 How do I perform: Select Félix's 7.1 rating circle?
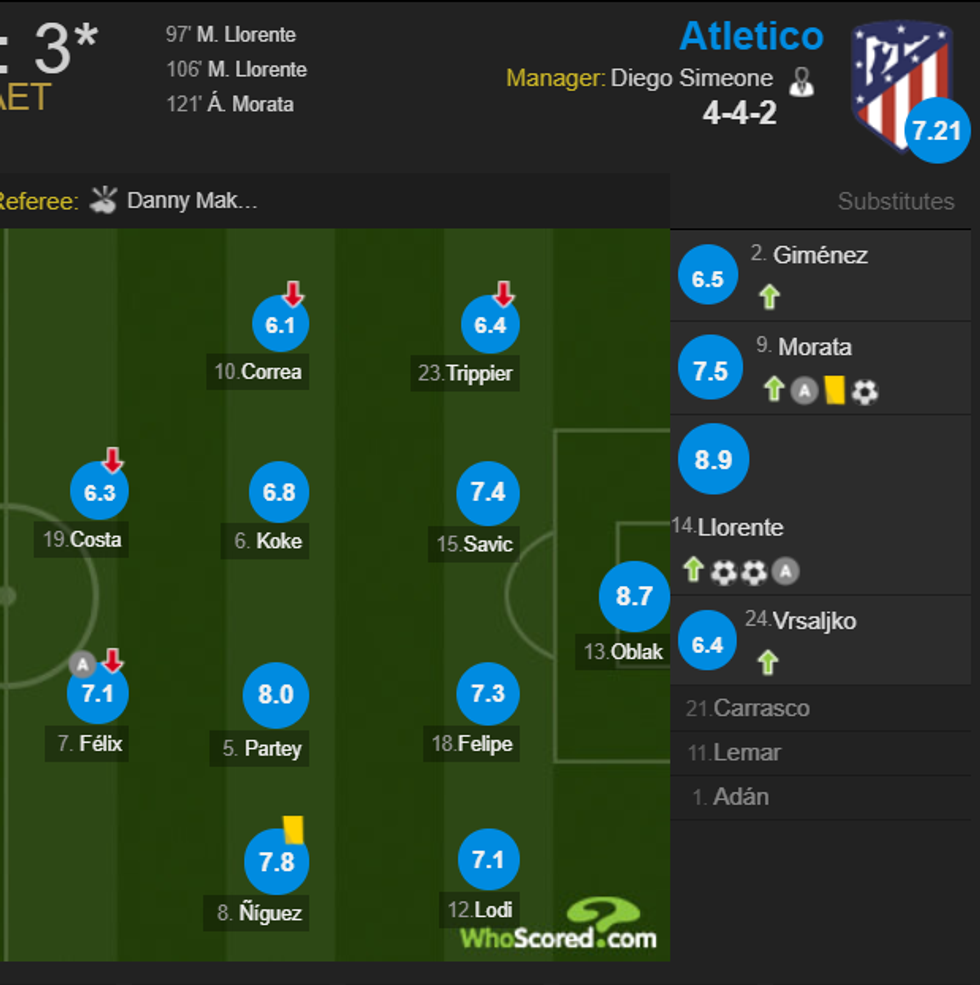pyautogui.click(x=97, y=693)
